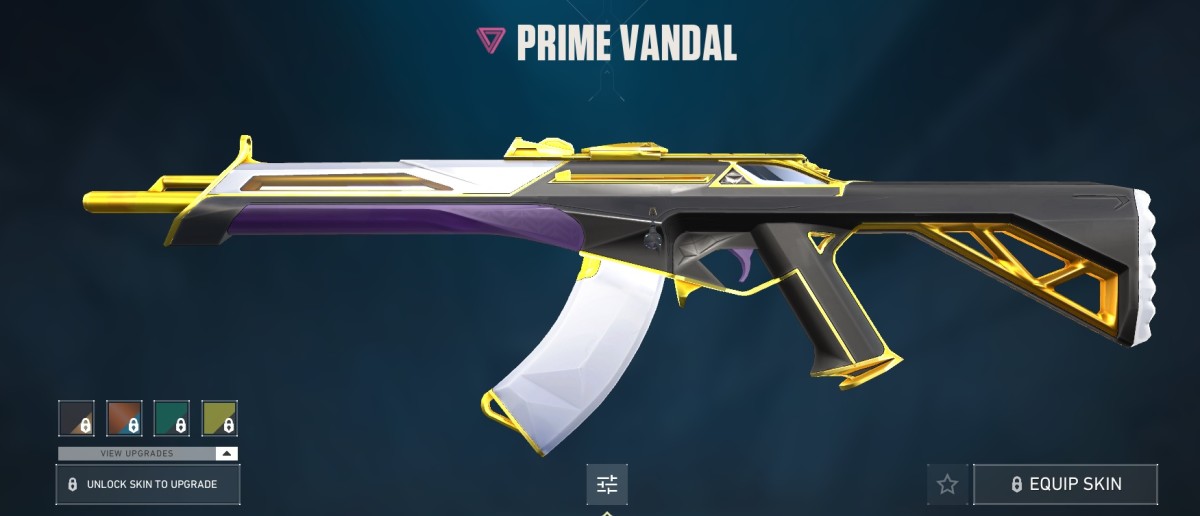This screenshot has width=1200, height=516.
Task: Favorite the skin with the star button
Action: click(947, 484)
